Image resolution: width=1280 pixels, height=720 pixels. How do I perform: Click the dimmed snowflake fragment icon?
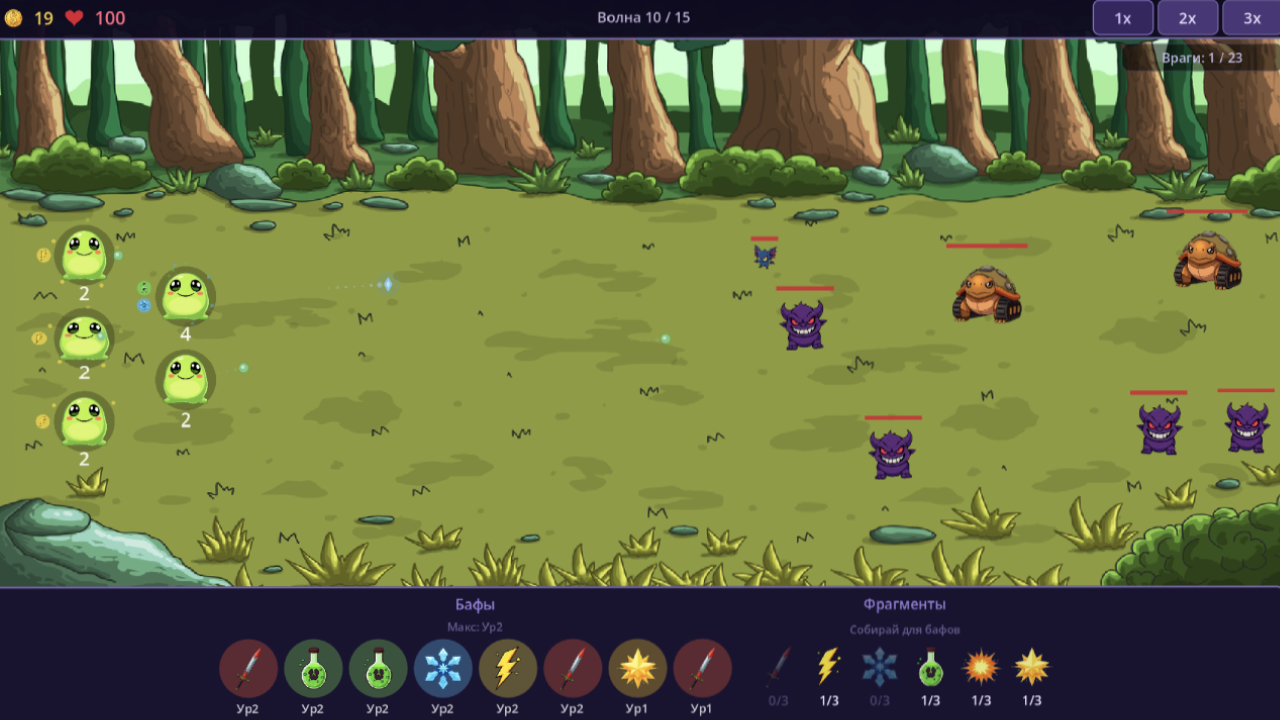880,666
